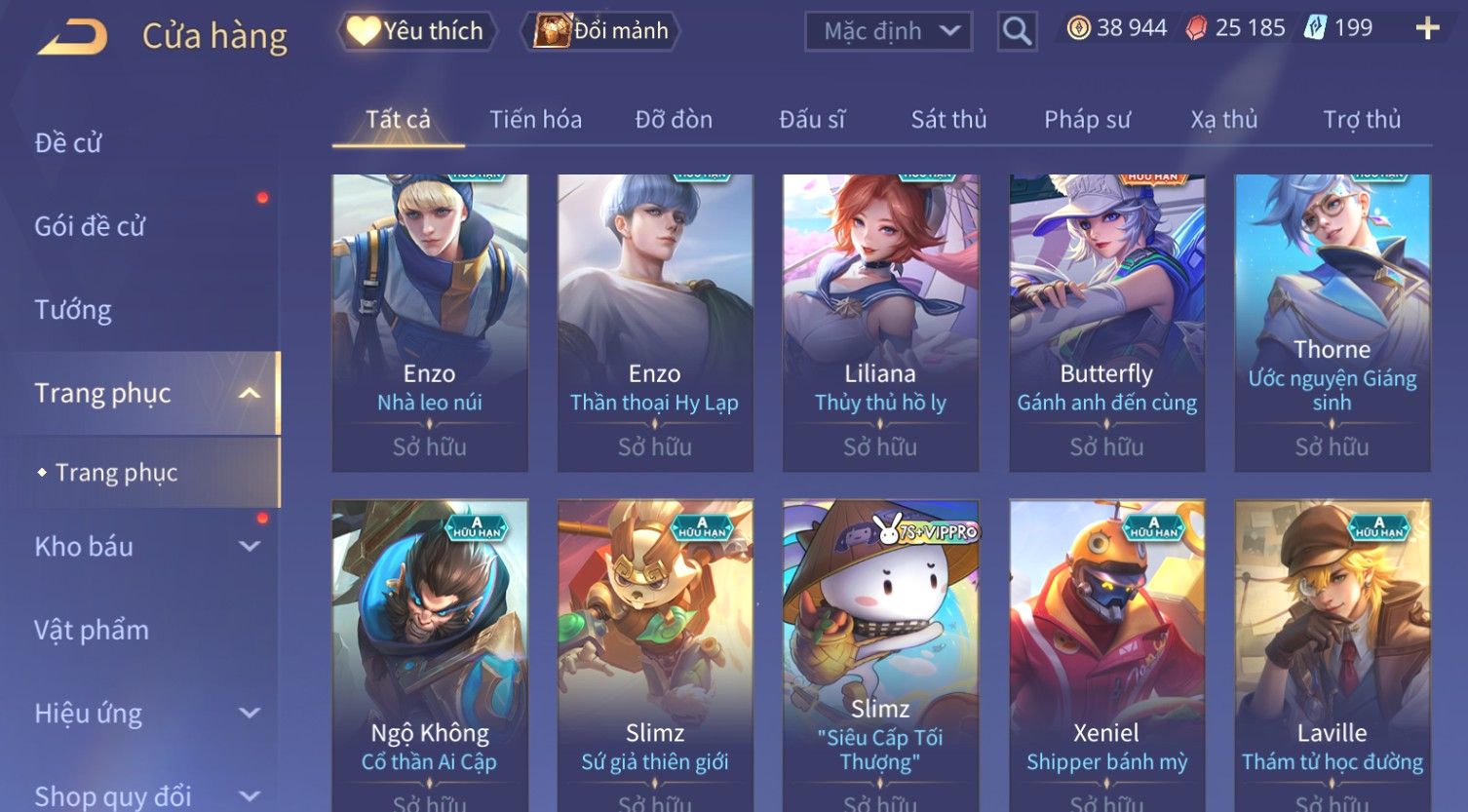The height and width of the screenshot is (812, 1468).
Task: View the Liliana Thủy thủ hồ ly skin
Action: (880, 322)
